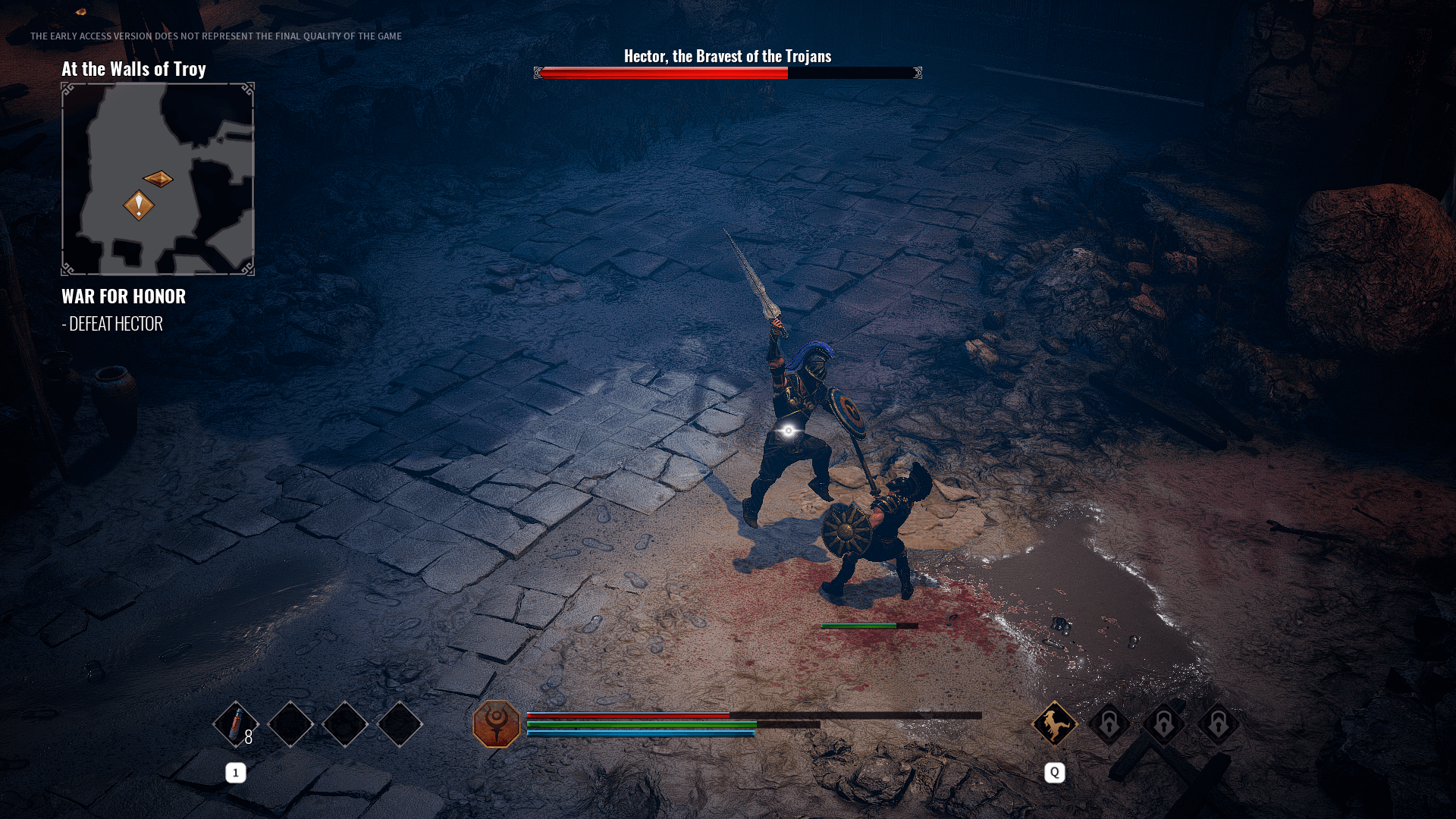1456x819 pixels.
Task: Click the War for Honor quest tracker
Action: coord(124,297)
